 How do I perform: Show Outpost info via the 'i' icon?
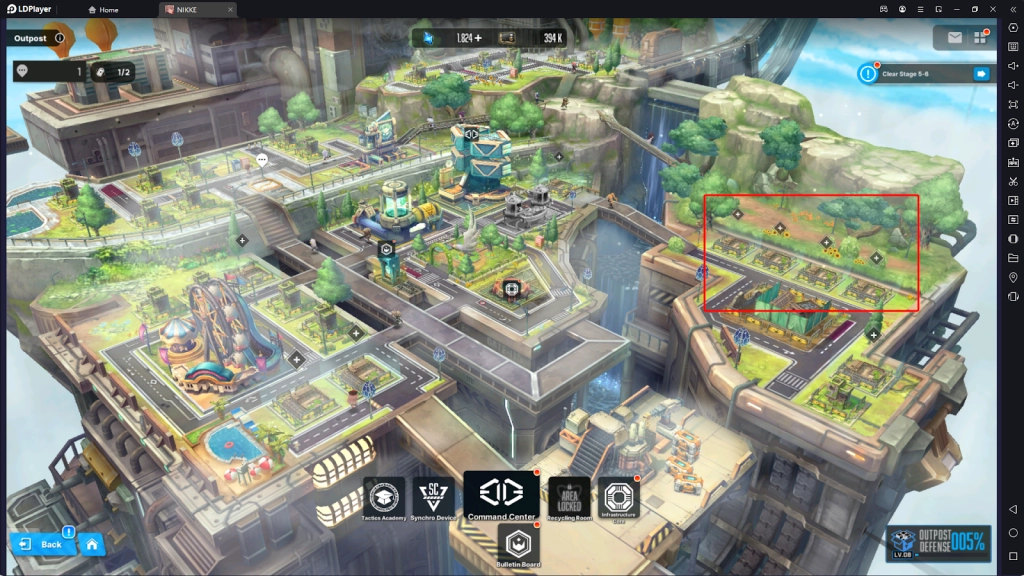coord(60,38)
